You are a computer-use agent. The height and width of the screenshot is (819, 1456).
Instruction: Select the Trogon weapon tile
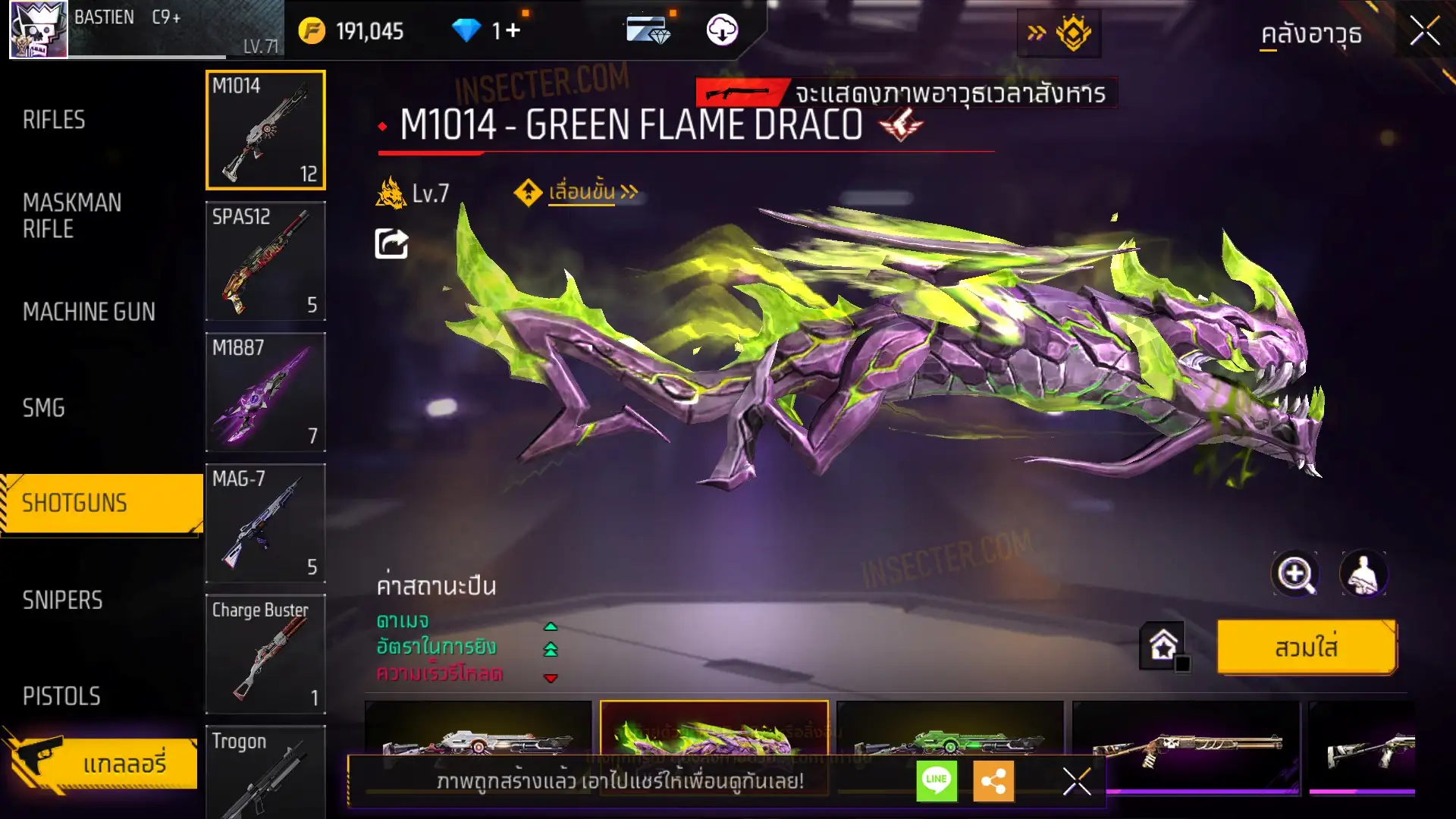point(265,770)
